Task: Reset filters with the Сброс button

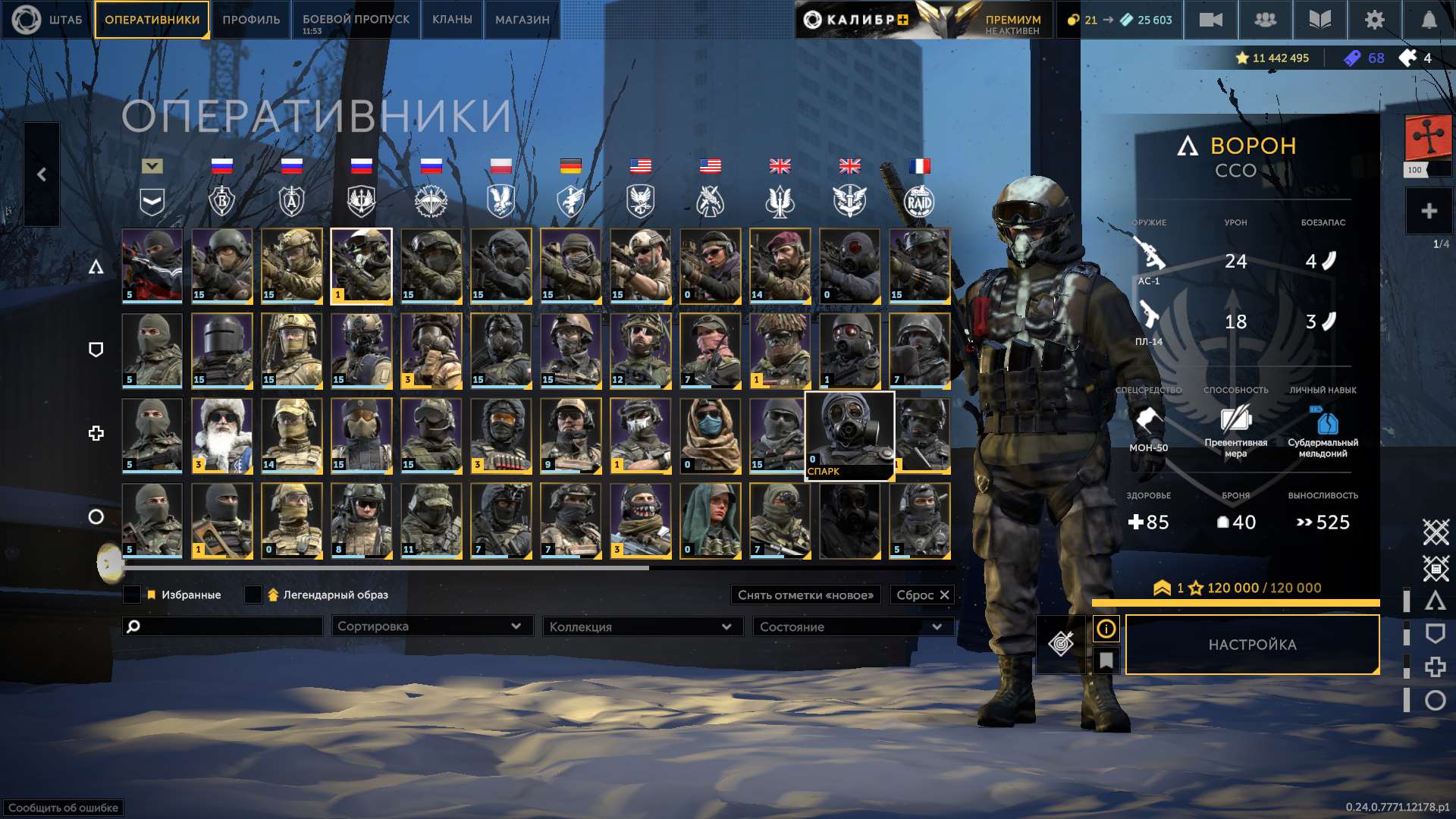Action: (x=922, y=595)
